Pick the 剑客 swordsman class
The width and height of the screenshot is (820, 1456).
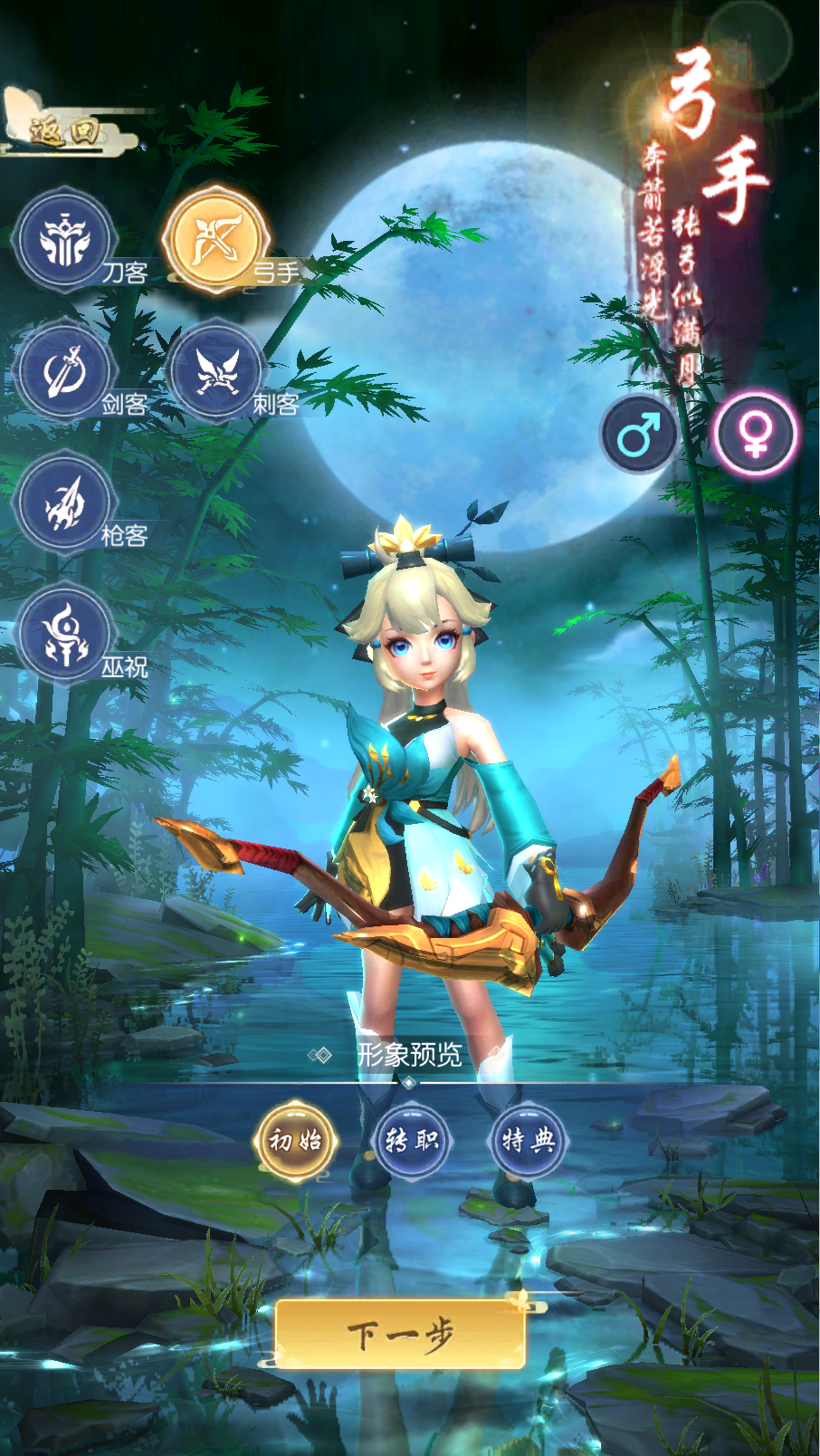coord(64,371)
